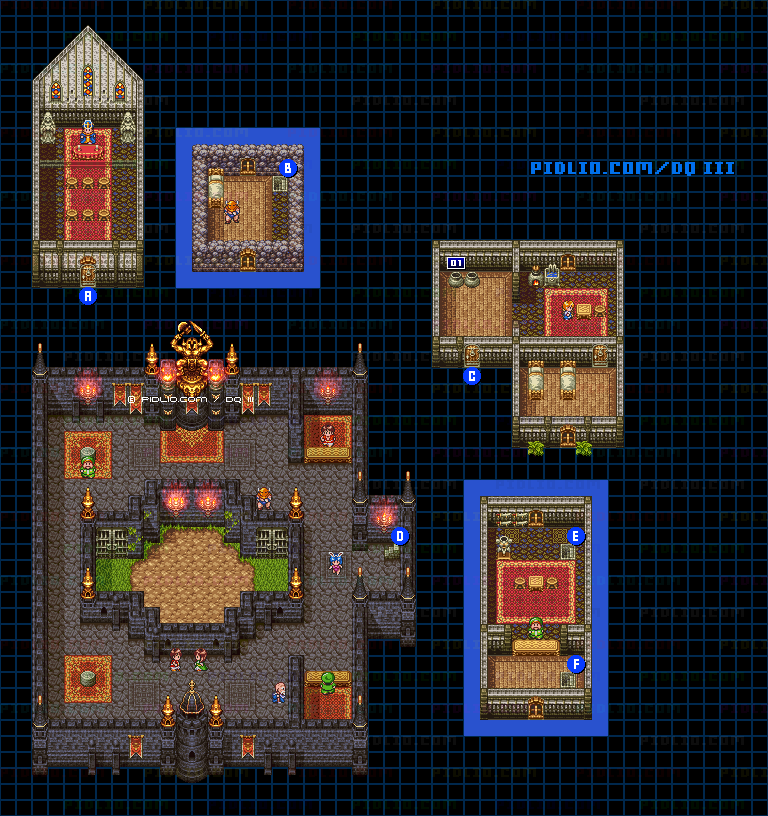Select map marker A below the chapel
This screenshot has width=768, height=816.
pyautogui.click(x=88, y=296)
